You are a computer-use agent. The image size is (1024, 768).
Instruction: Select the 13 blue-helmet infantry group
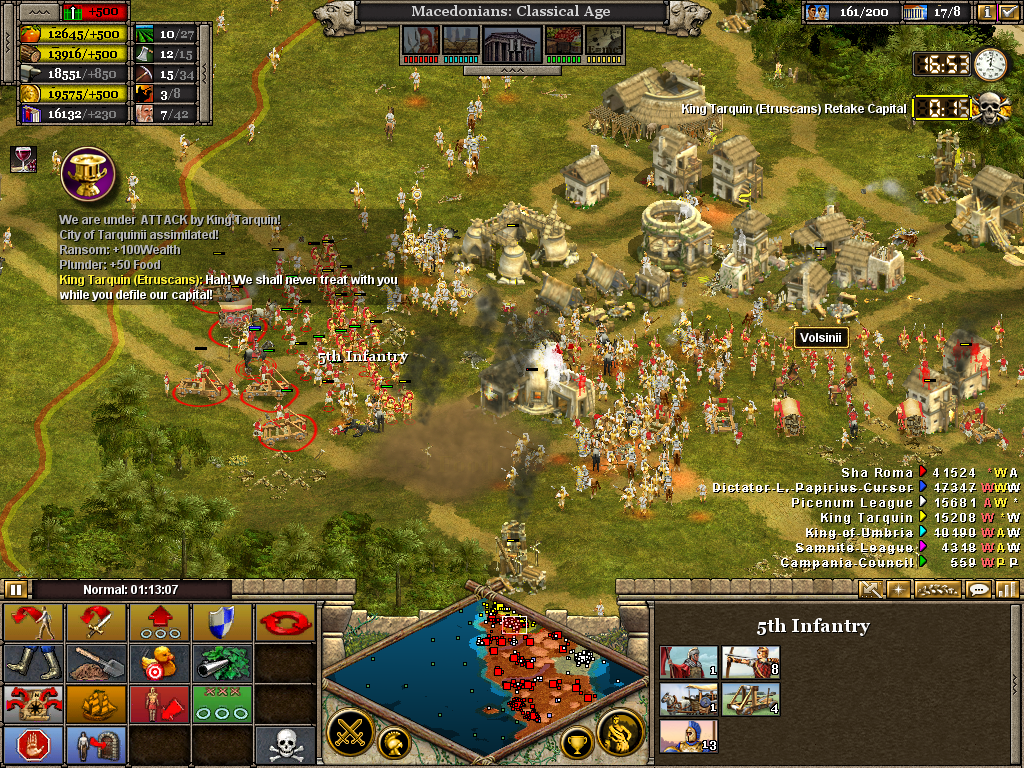point(688,737)
